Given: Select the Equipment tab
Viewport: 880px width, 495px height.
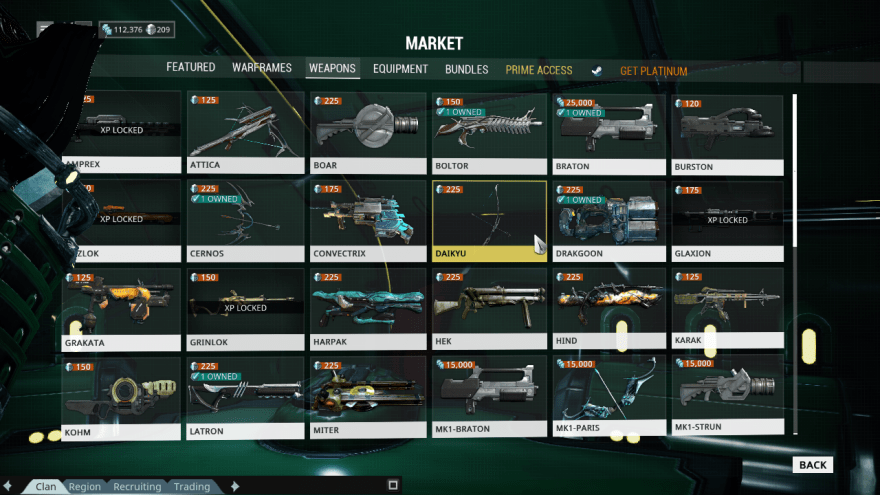Looking at the screenshot, I should click(400, 70).
